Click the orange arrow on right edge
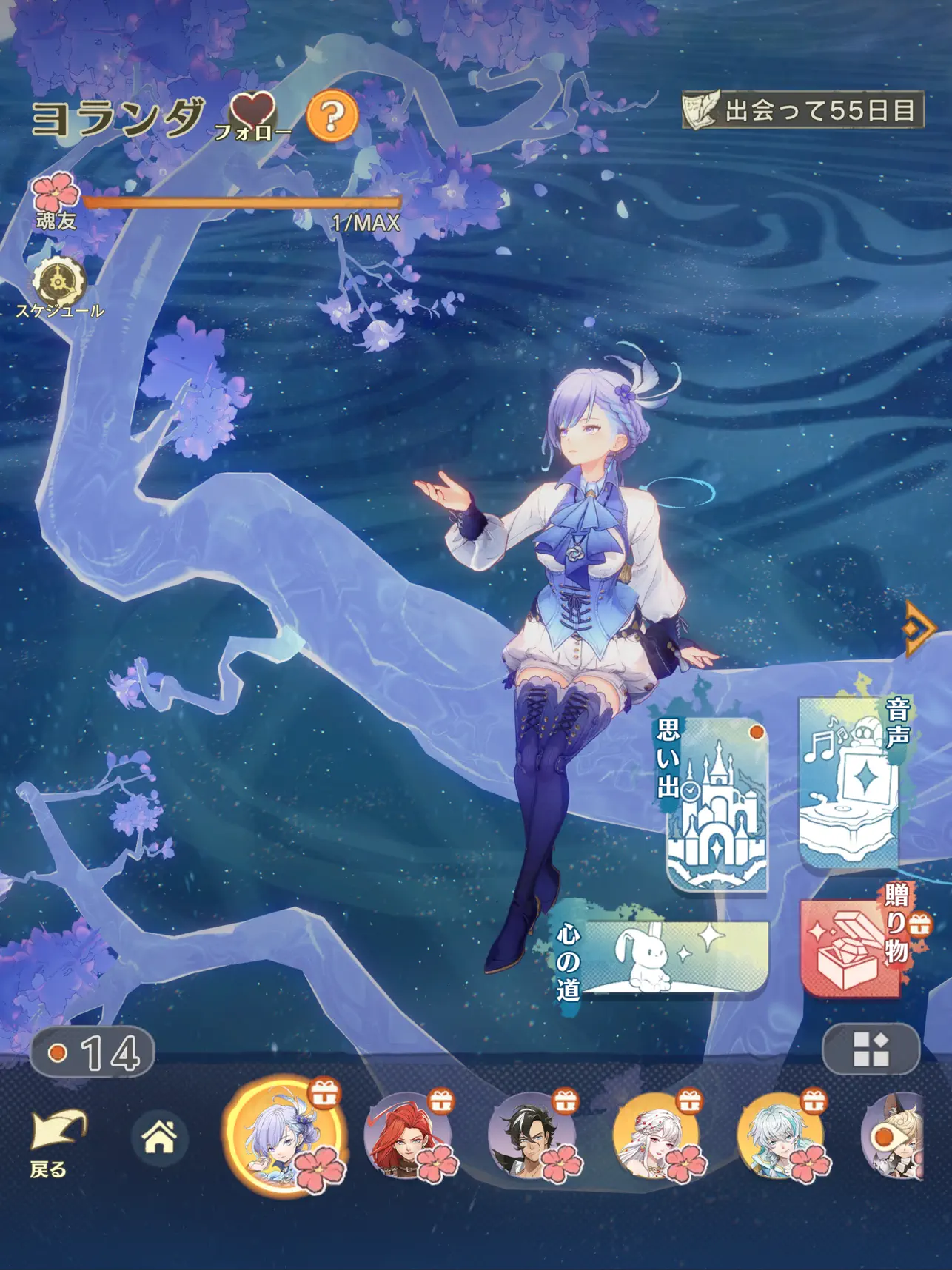Image resolution: width=952 pixels, height=1270 pixels. [x=919, y=628]
